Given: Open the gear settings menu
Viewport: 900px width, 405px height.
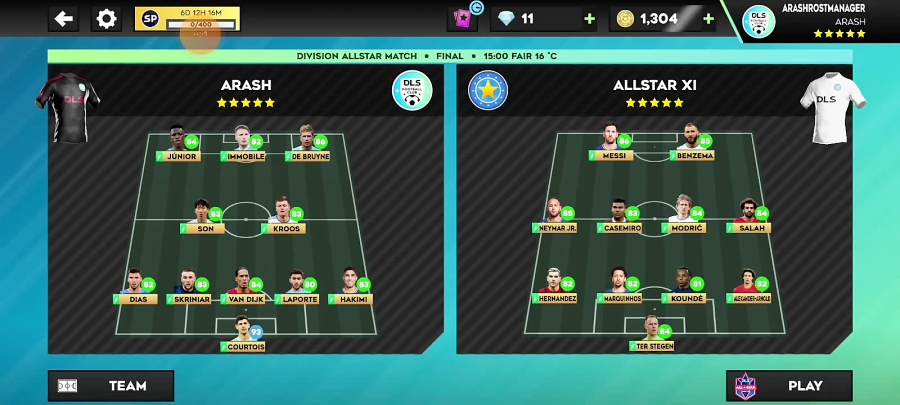Looking at the screenshot, I should tap(106, 18).
